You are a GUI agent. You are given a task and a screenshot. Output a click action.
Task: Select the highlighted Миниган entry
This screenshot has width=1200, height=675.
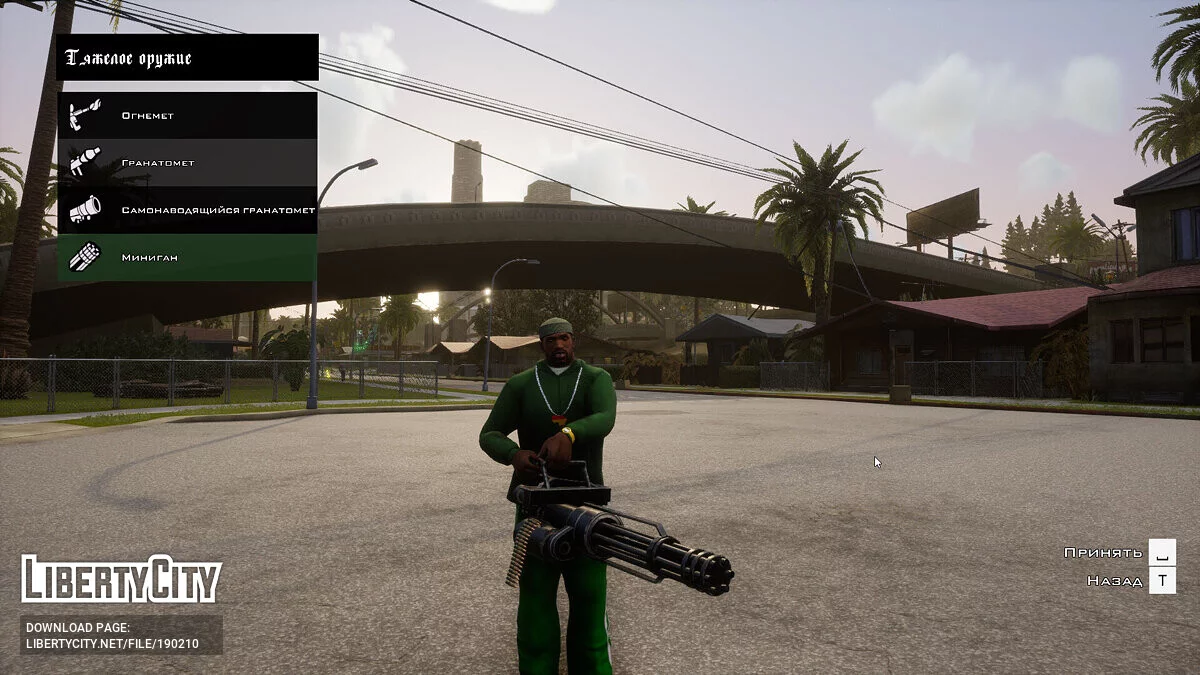click(187, 257)
